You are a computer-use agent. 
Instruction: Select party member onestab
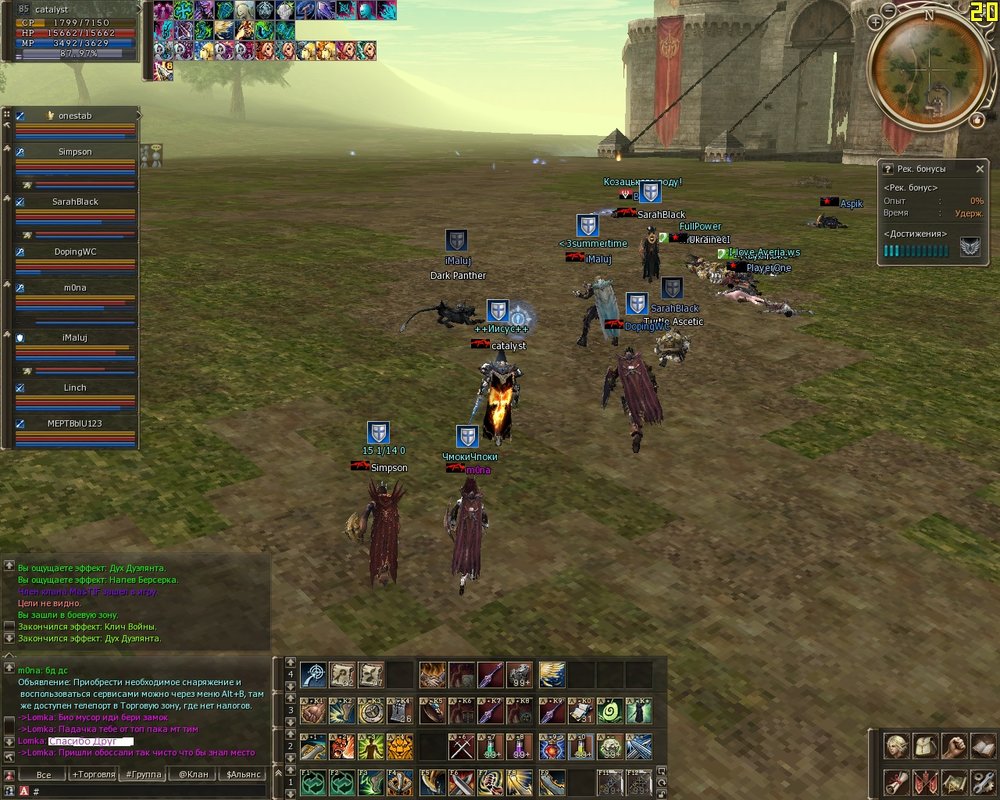click(75, 116)
